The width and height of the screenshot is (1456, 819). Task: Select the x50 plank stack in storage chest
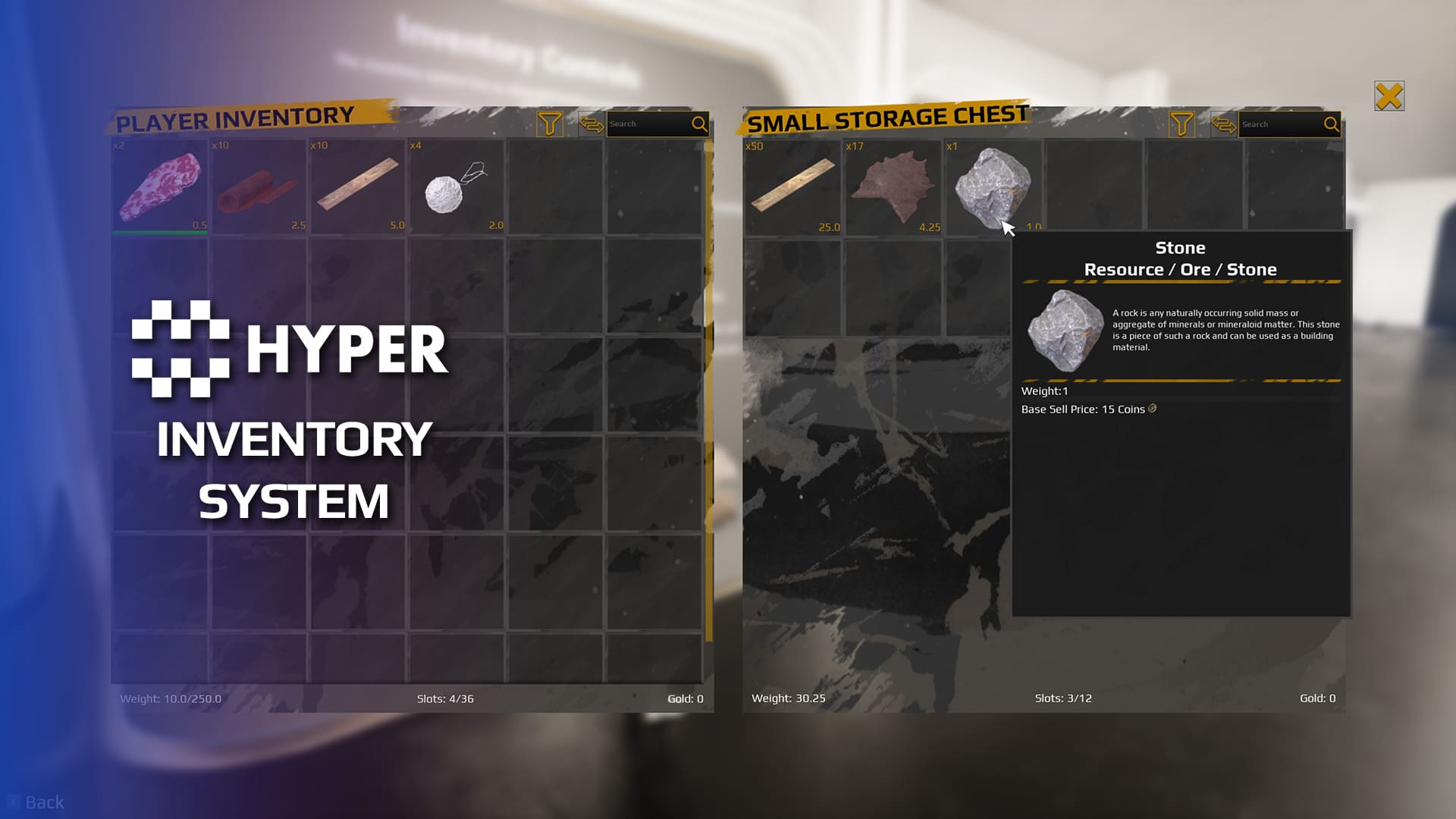tap(791, 184)
